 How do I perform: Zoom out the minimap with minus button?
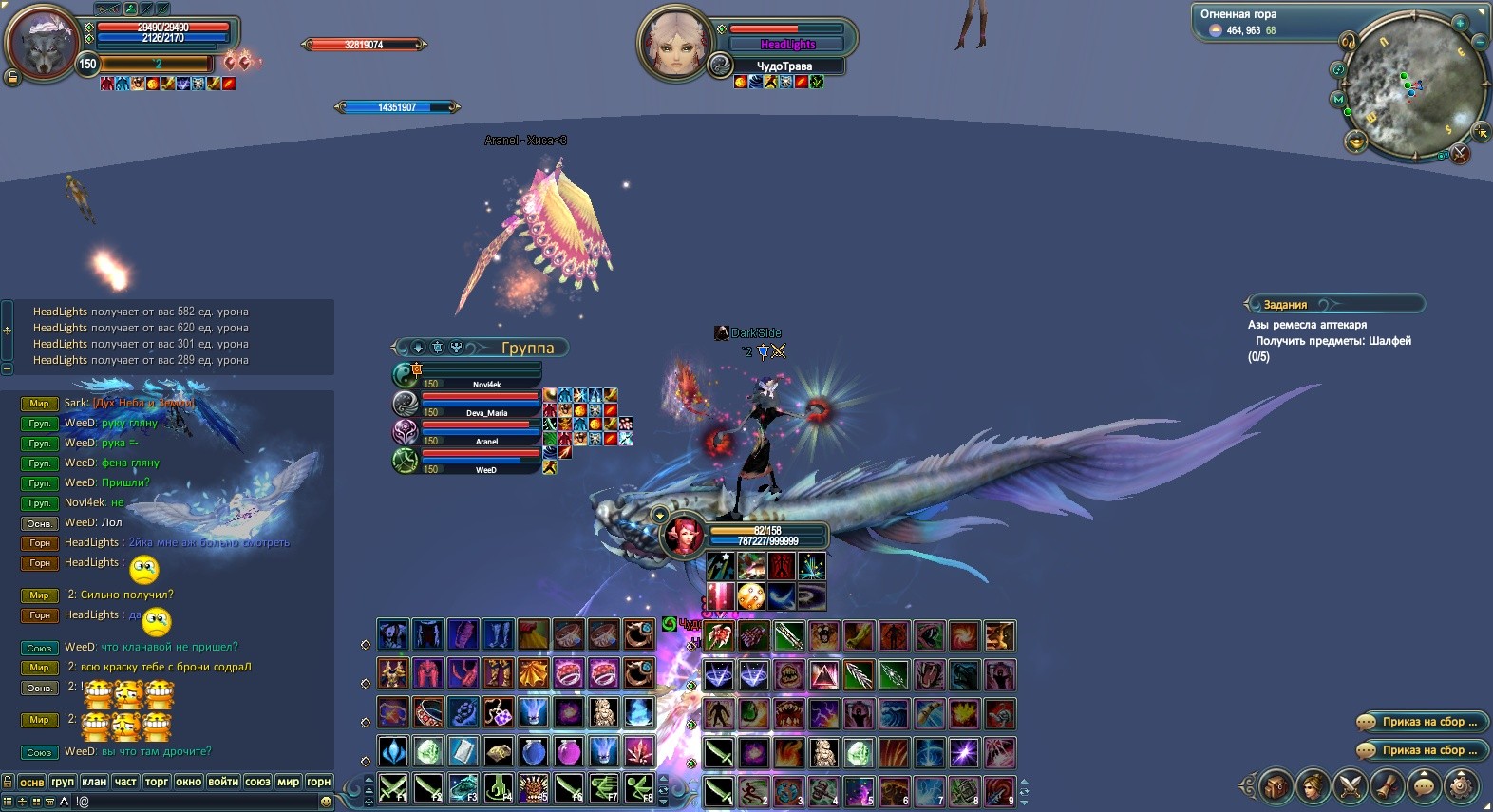coord(1480,42)
